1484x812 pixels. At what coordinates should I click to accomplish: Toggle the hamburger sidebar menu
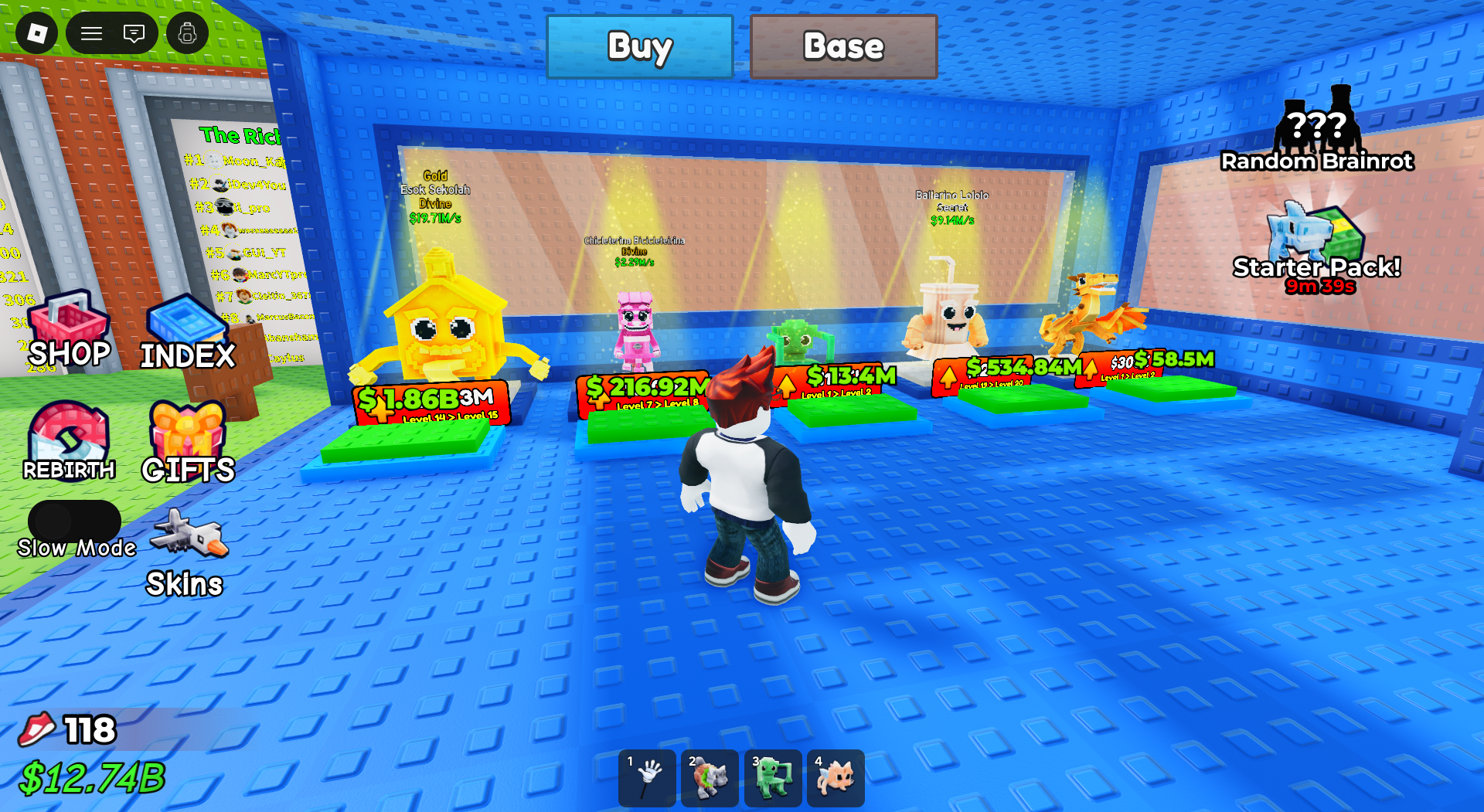click(90, 33)
